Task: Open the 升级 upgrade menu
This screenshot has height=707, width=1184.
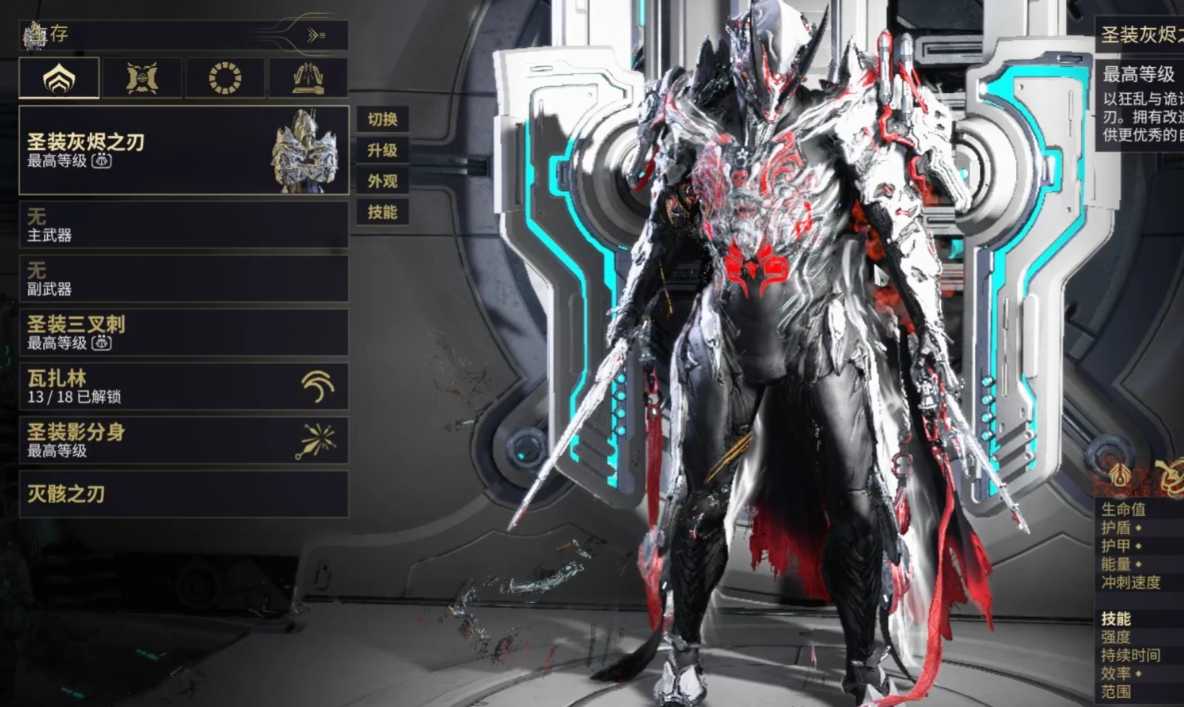Action: coord(382,151)
